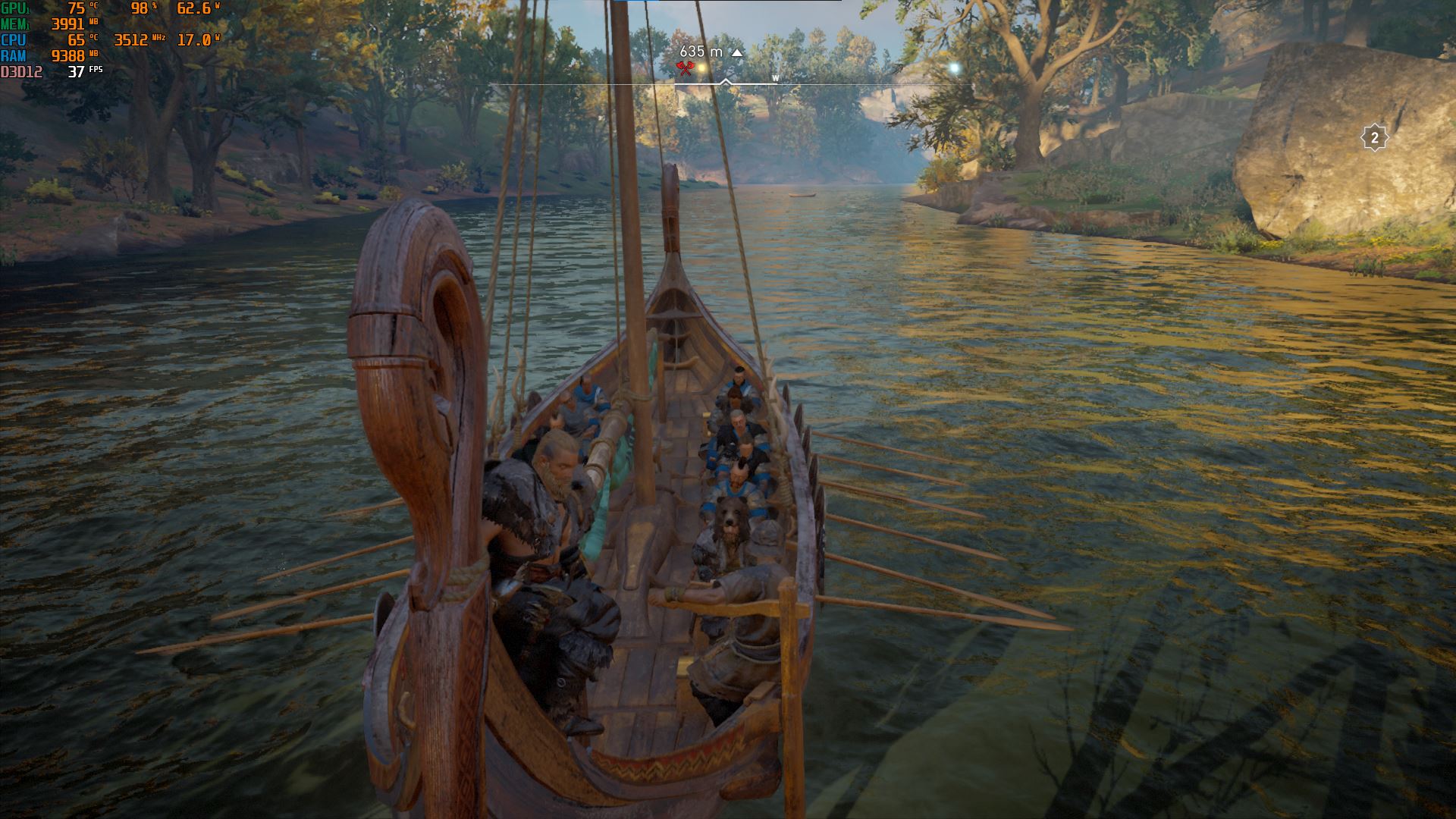This screenshot has width=1456, height=819.
Task: Select the star badge showing number 2
Action: (1374, 138)
